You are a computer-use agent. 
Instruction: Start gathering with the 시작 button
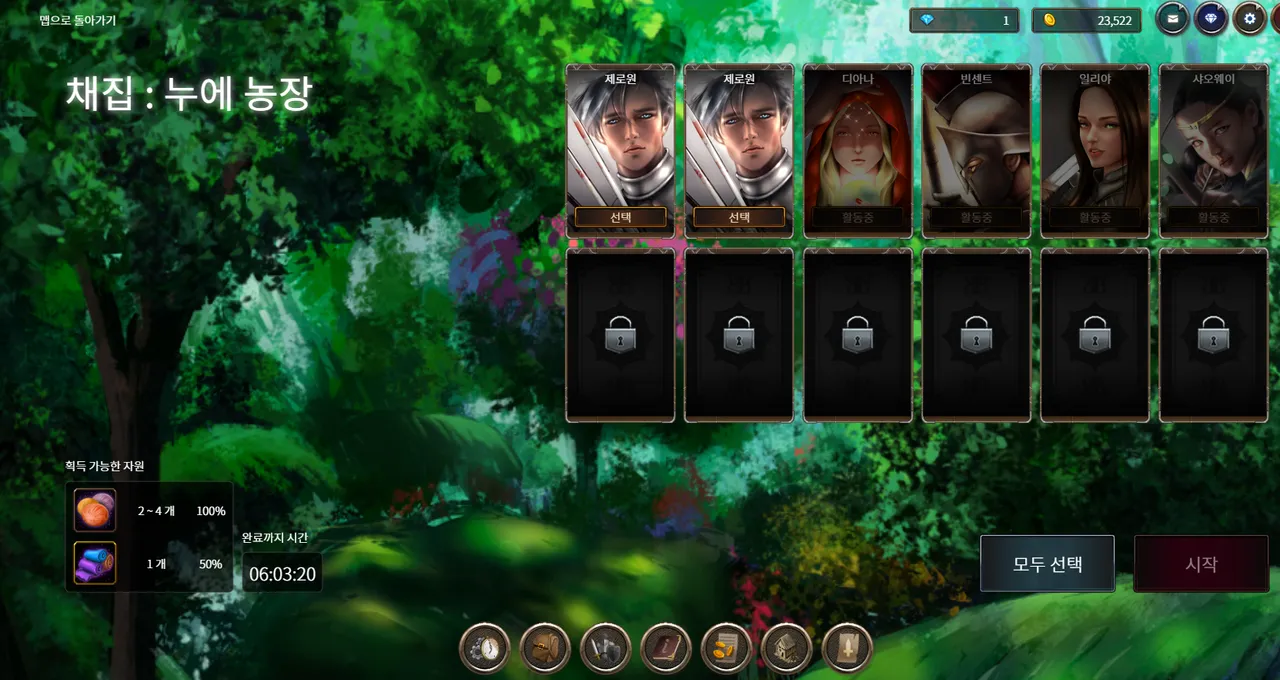coord(1201,564)
